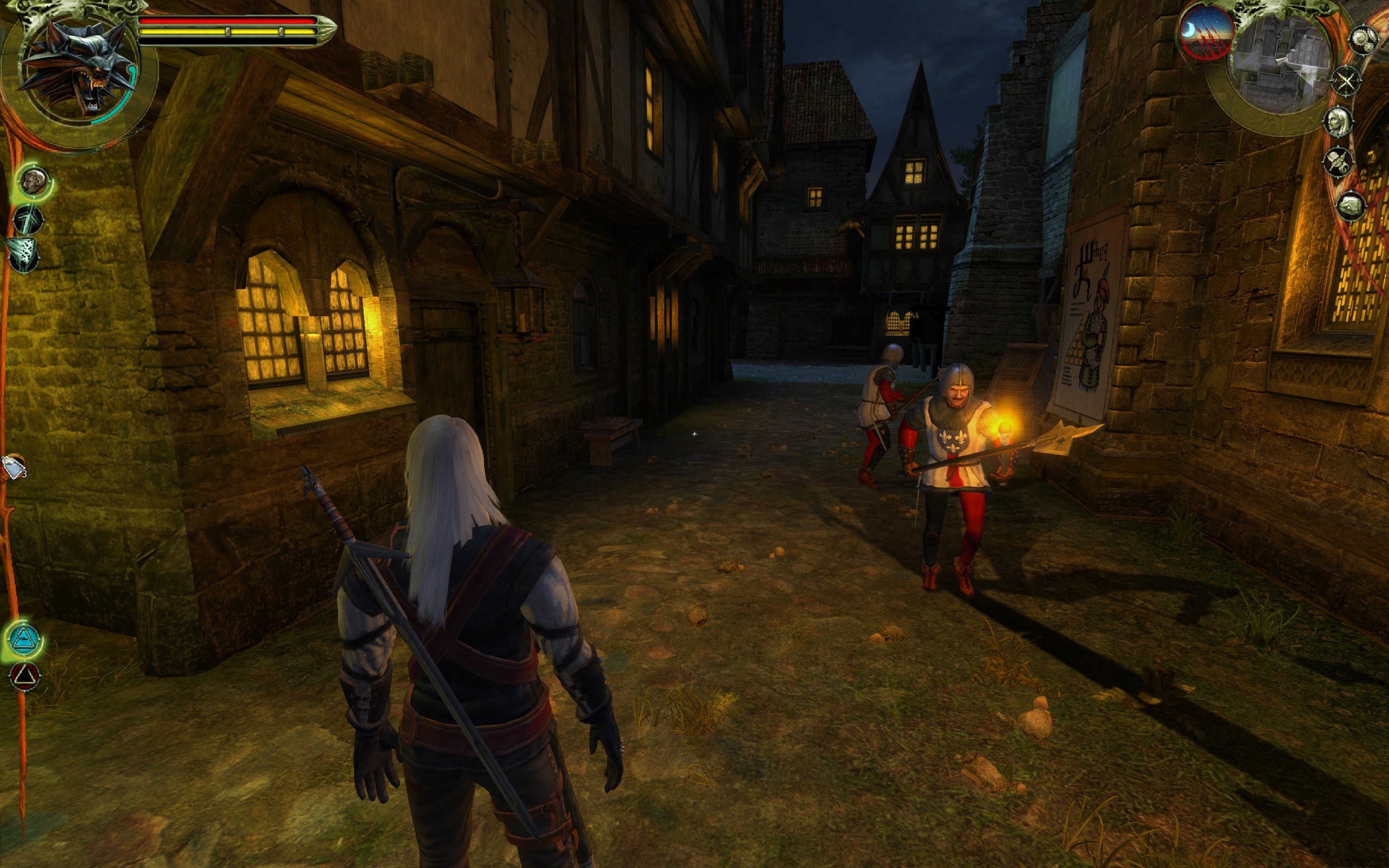Click the wolf medallion portrait

[79, 68]
